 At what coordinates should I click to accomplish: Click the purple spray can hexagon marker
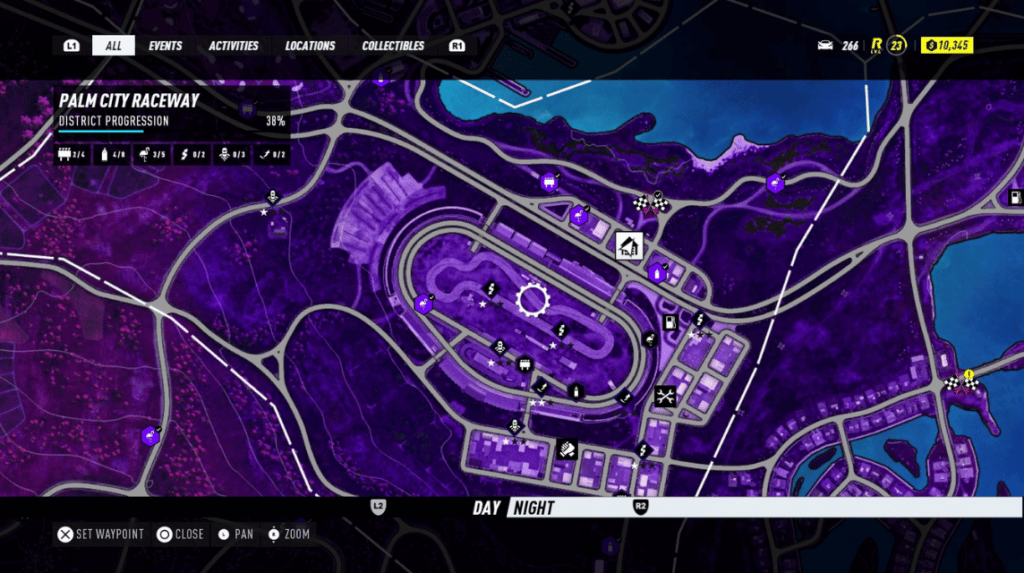[x=657, y=273]
